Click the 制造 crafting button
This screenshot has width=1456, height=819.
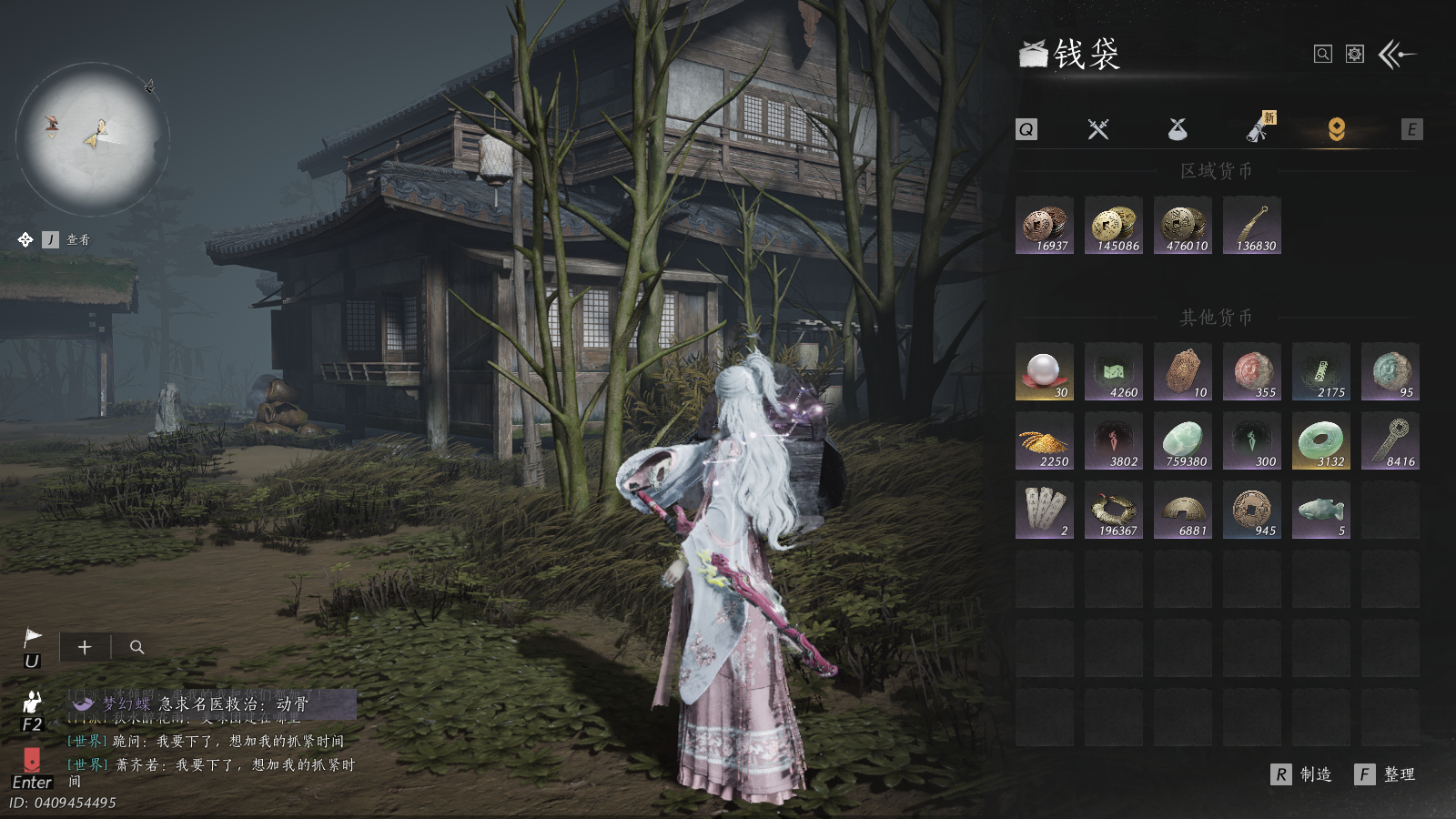pyautogui.click(x=1303, y=774)
